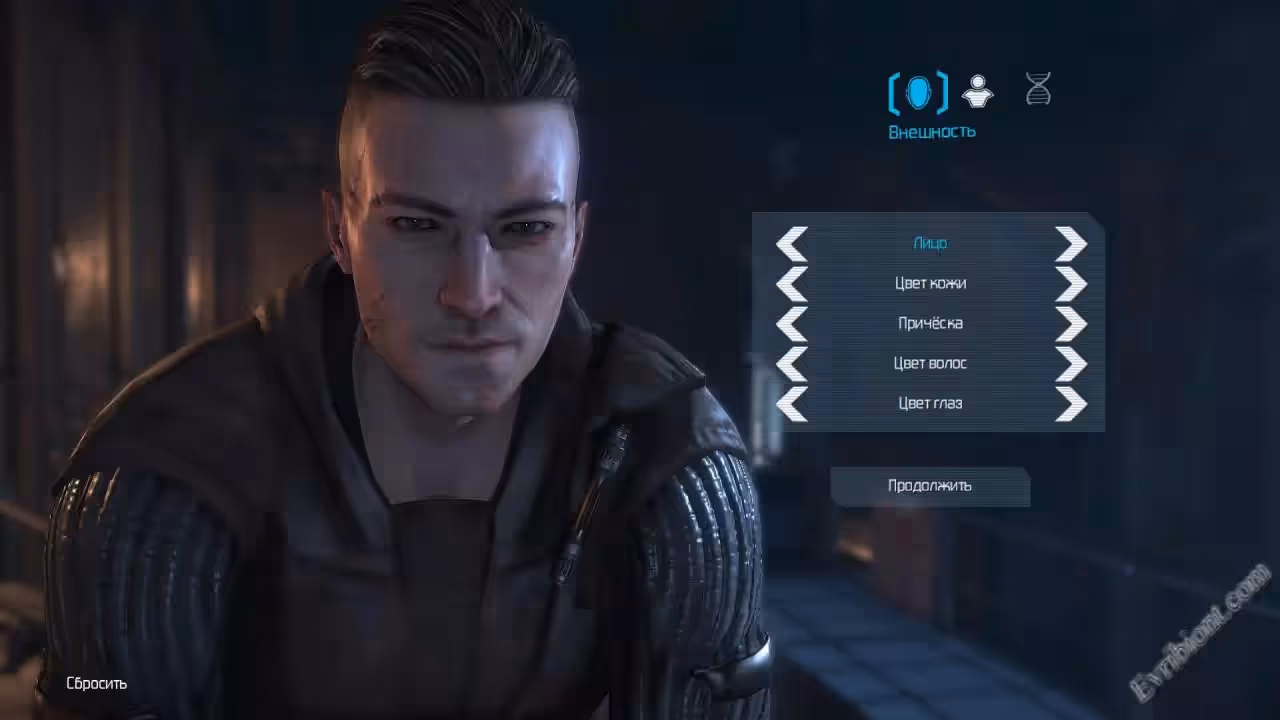The image size is (1280, 720).
Task: Select previous Причёска hairstyle
Action: [792, 323]
